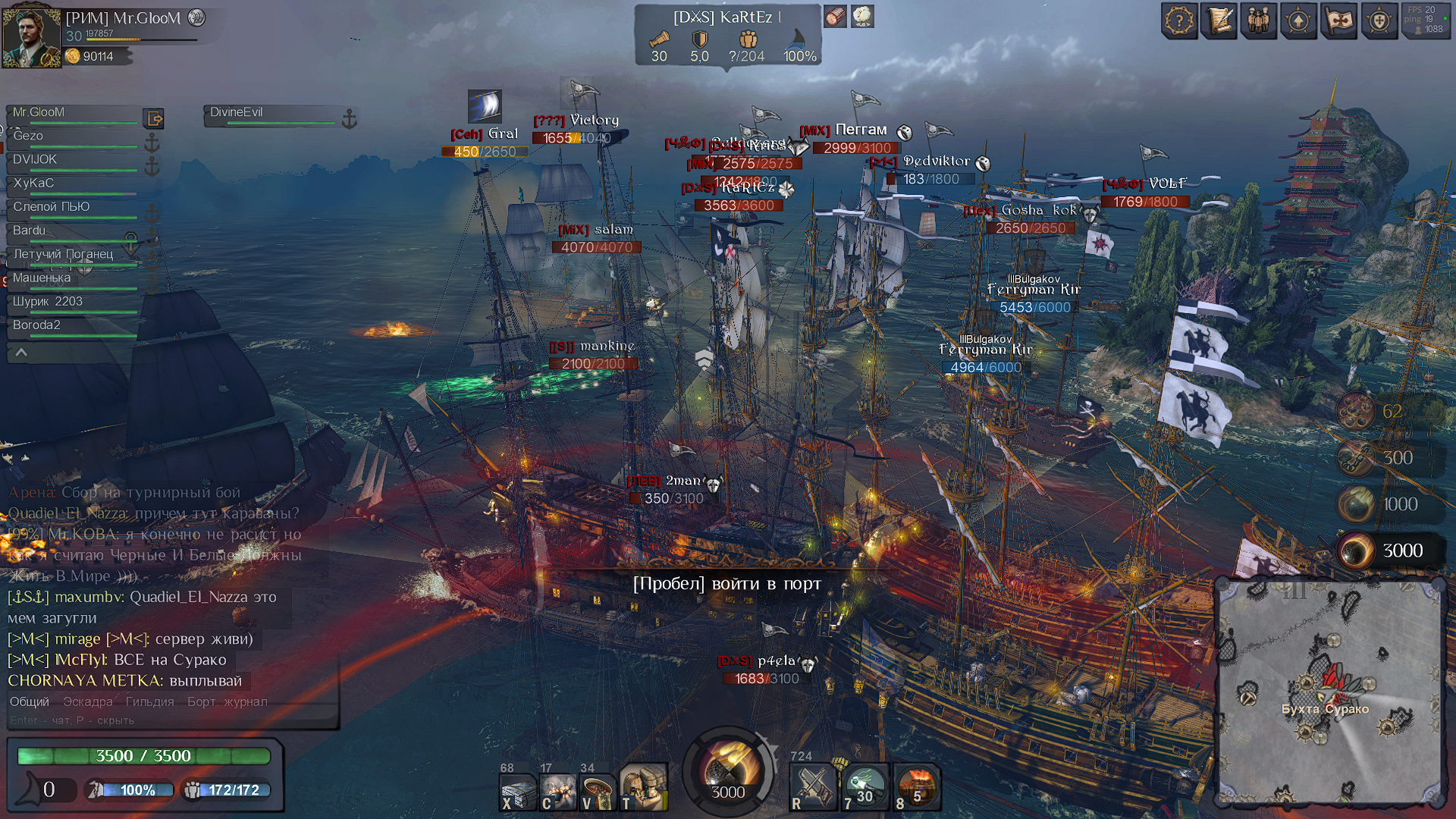Open the scroll and quill journal
Viewport: 1456px width, 819px height.
pyautogui.click(x=1219, y=20)
